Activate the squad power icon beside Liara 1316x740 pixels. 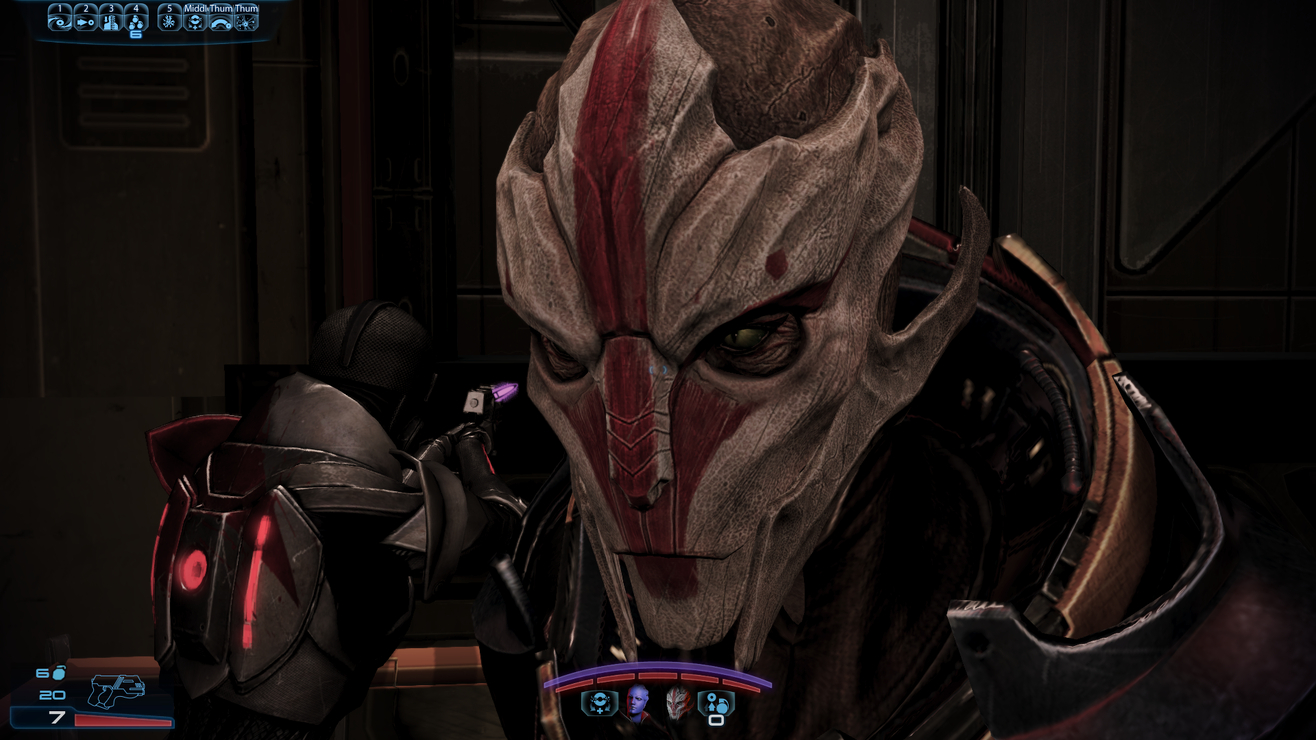[600, 704]
